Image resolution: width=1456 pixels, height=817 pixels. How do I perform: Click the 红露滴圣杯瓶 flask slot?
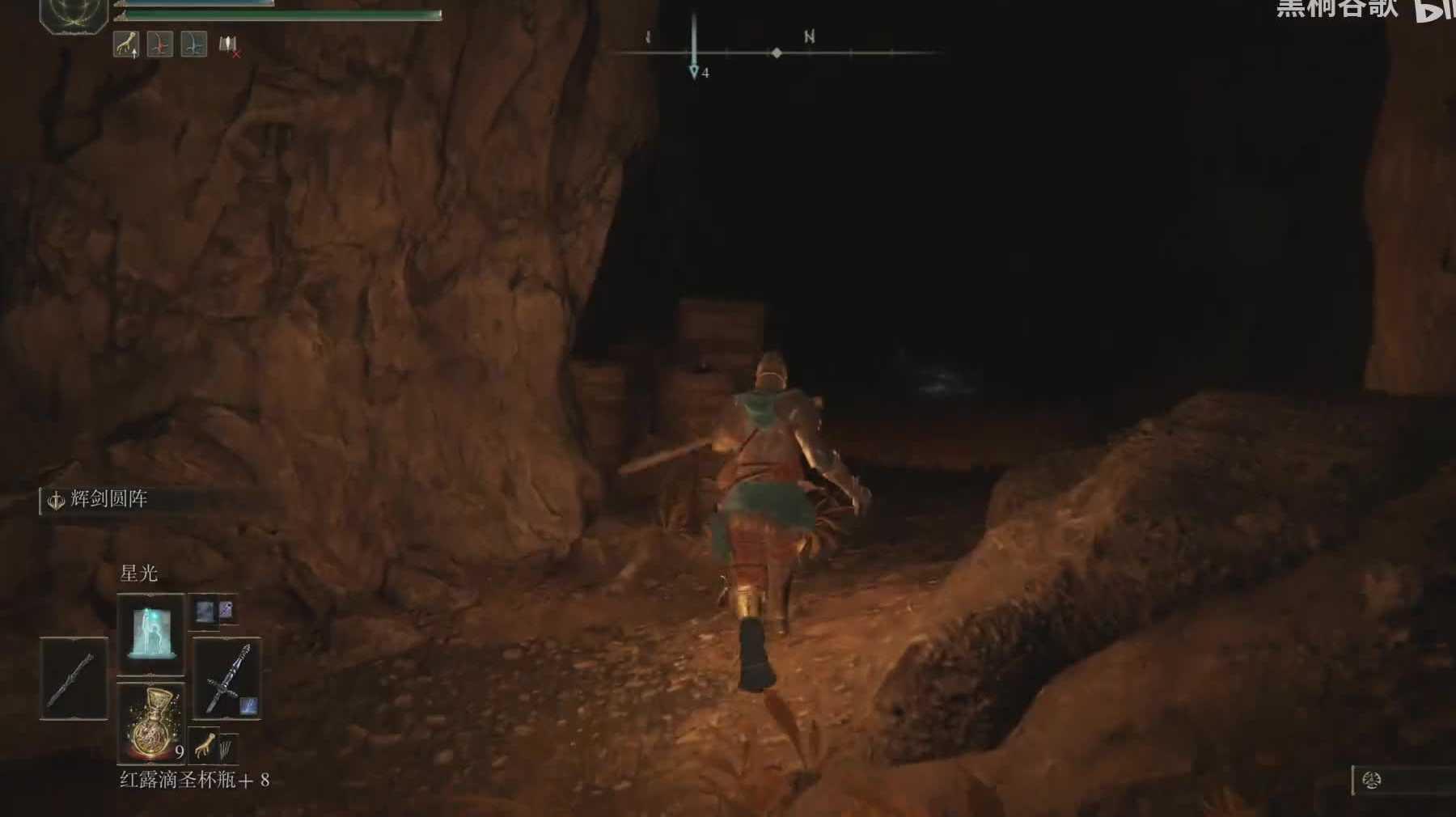pos(150,722)
